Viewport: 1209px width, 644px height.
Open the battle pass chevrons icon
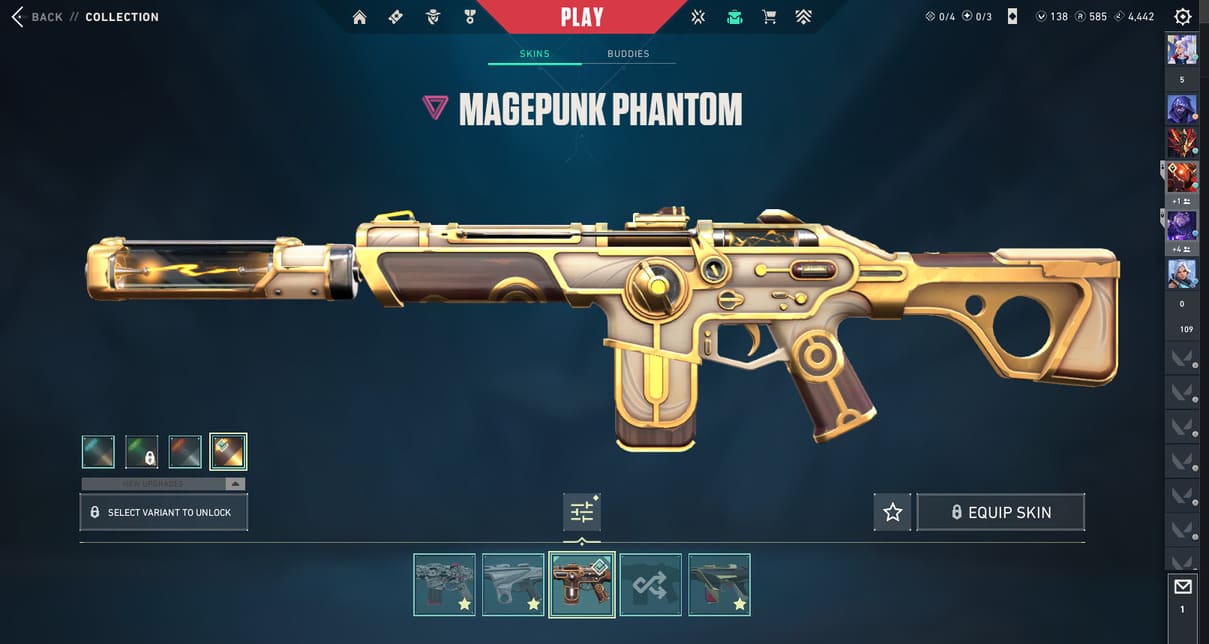click(x=803, y=17)
